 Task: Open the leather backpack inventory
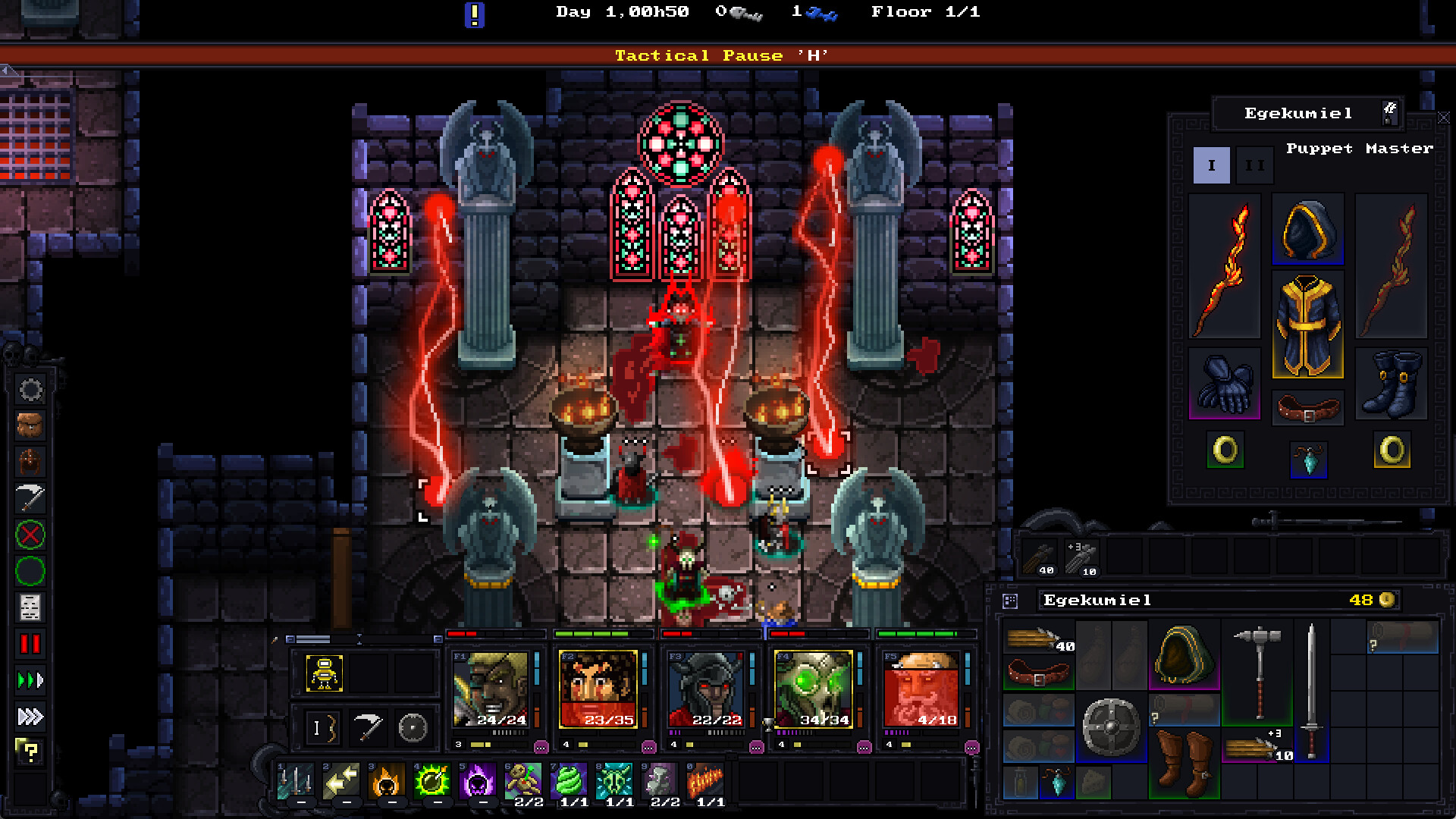click(30, 426)
